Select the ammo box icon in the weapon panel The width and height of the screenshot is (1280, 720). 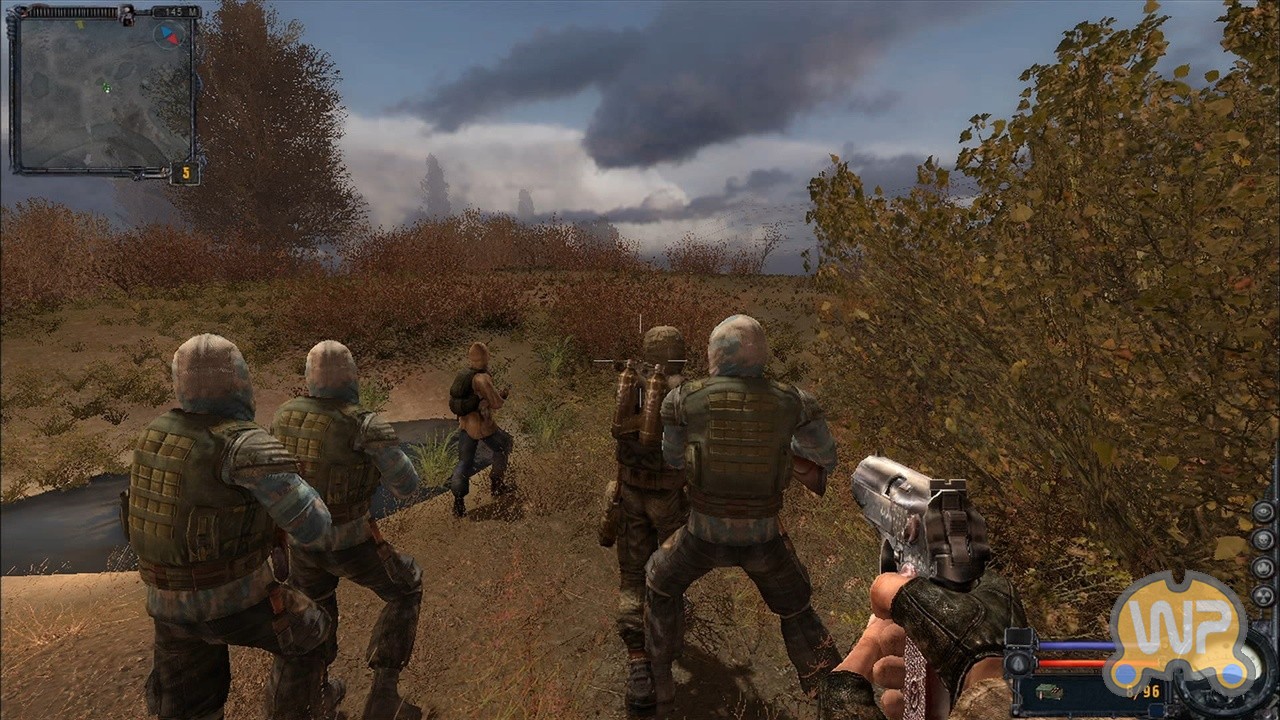coord(1048,691)
